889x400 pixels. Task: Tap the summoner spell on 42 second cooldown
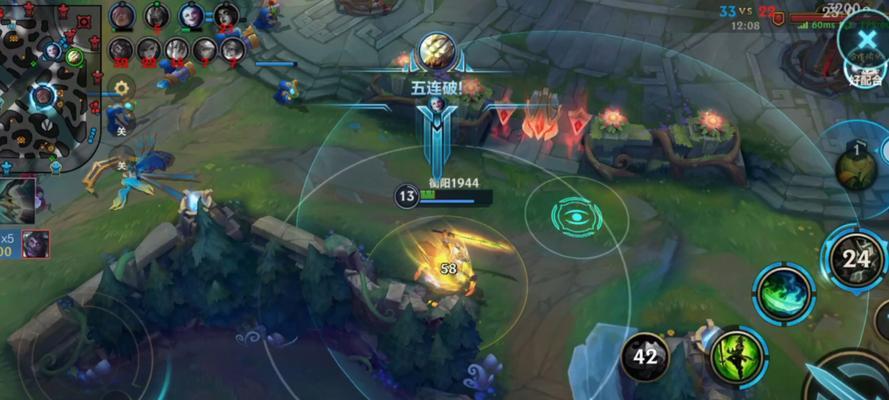(x=645, y=358)
